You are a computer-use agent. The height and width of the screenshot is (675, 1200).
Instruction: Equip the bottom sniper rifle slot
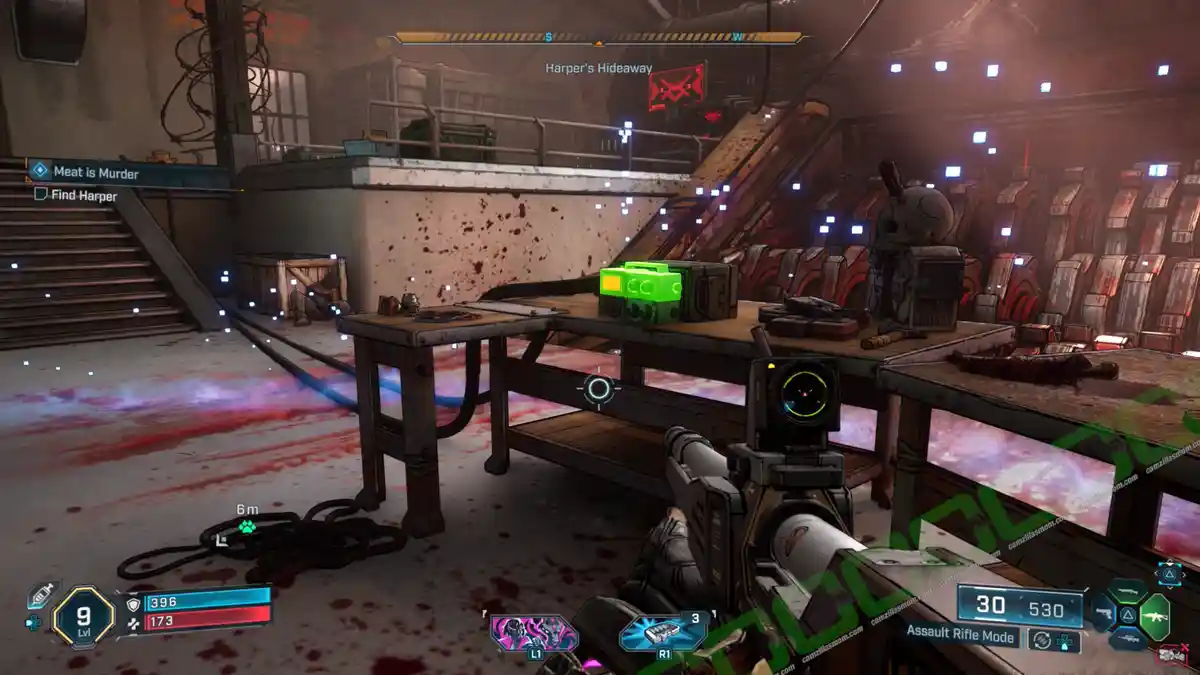(x=1127, y=640)
